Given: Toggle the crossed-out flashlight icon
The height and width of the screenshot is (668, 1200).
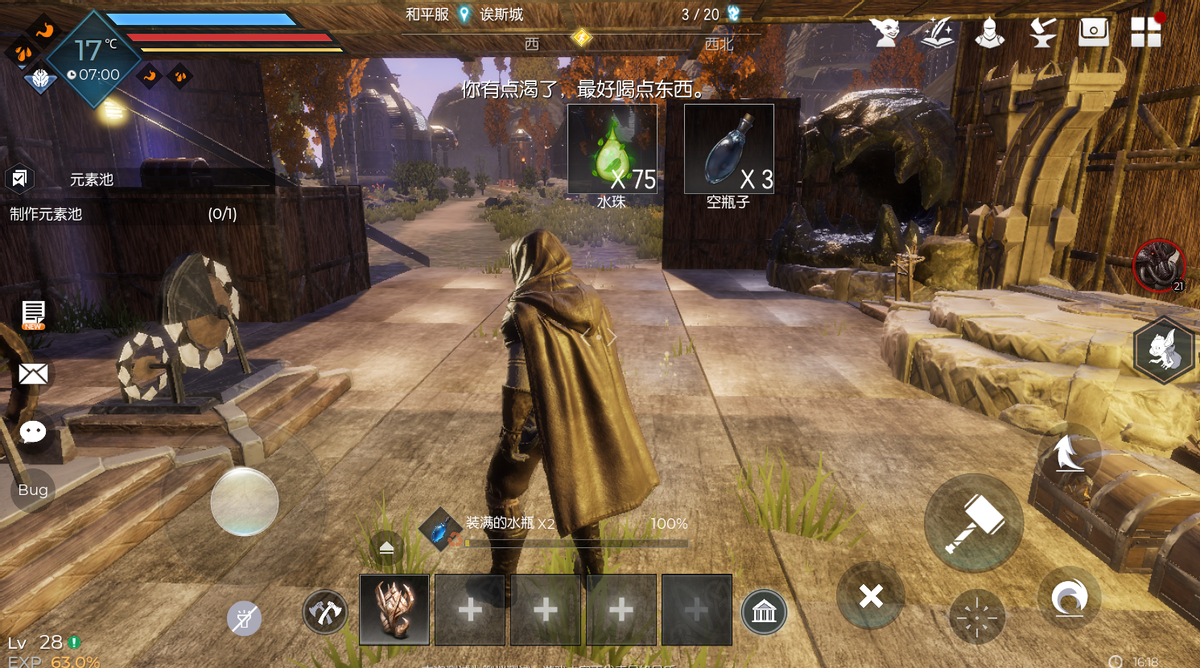Looking at the screenshot, I should (x=244, y=619).
